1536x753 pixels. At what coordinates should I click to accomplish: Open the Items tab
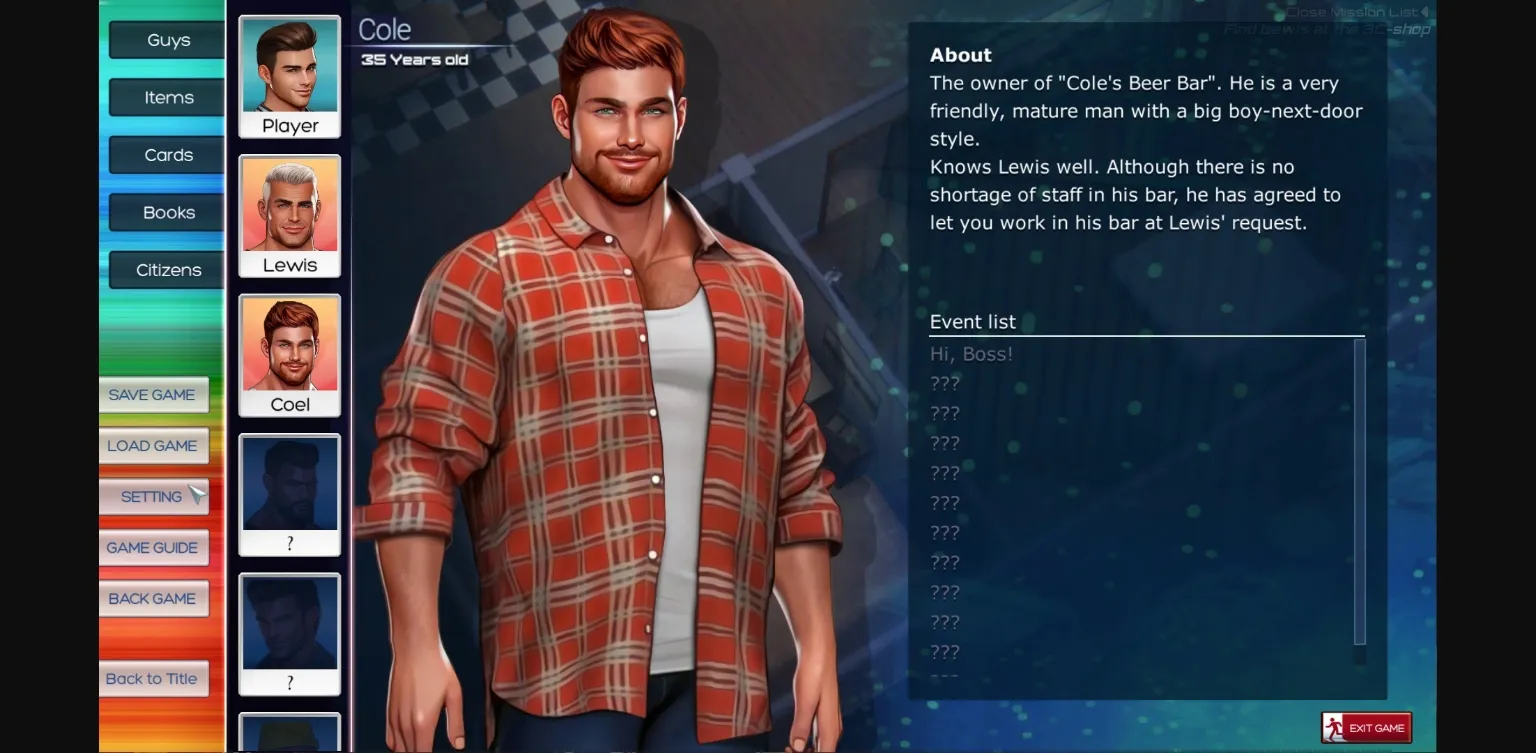click(165, 97)
